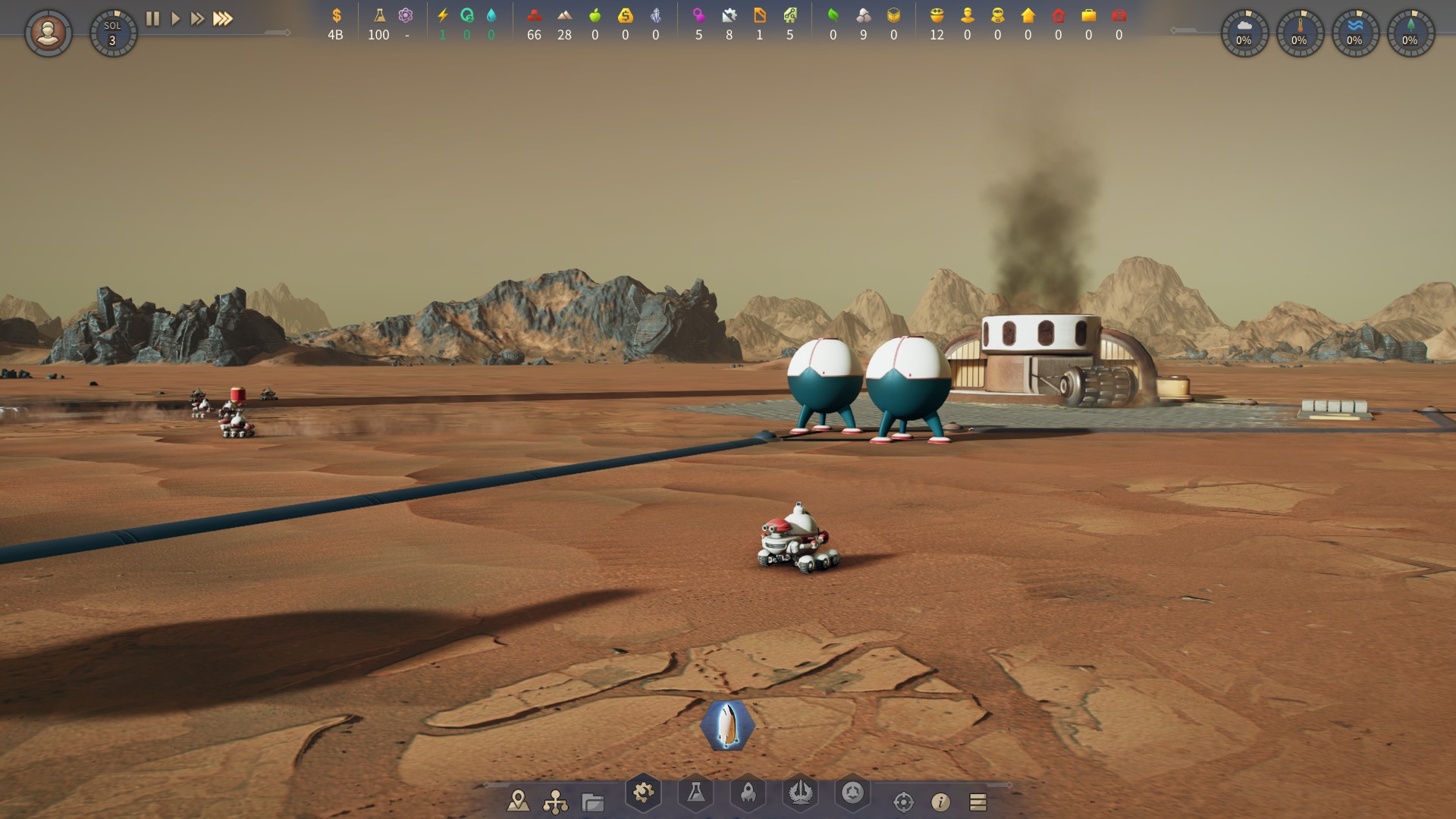Pause the game
Viewport: 1456px width, 819px height.
coord(152,19)
